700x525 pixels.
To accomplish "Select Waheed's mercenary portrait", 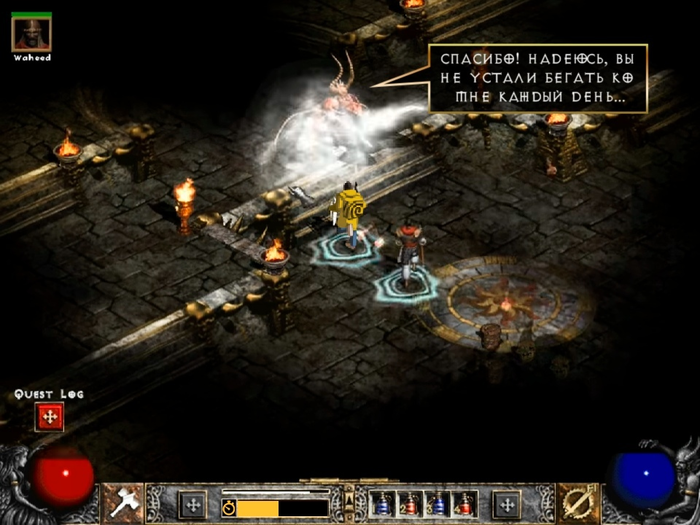I will (31, 34).
